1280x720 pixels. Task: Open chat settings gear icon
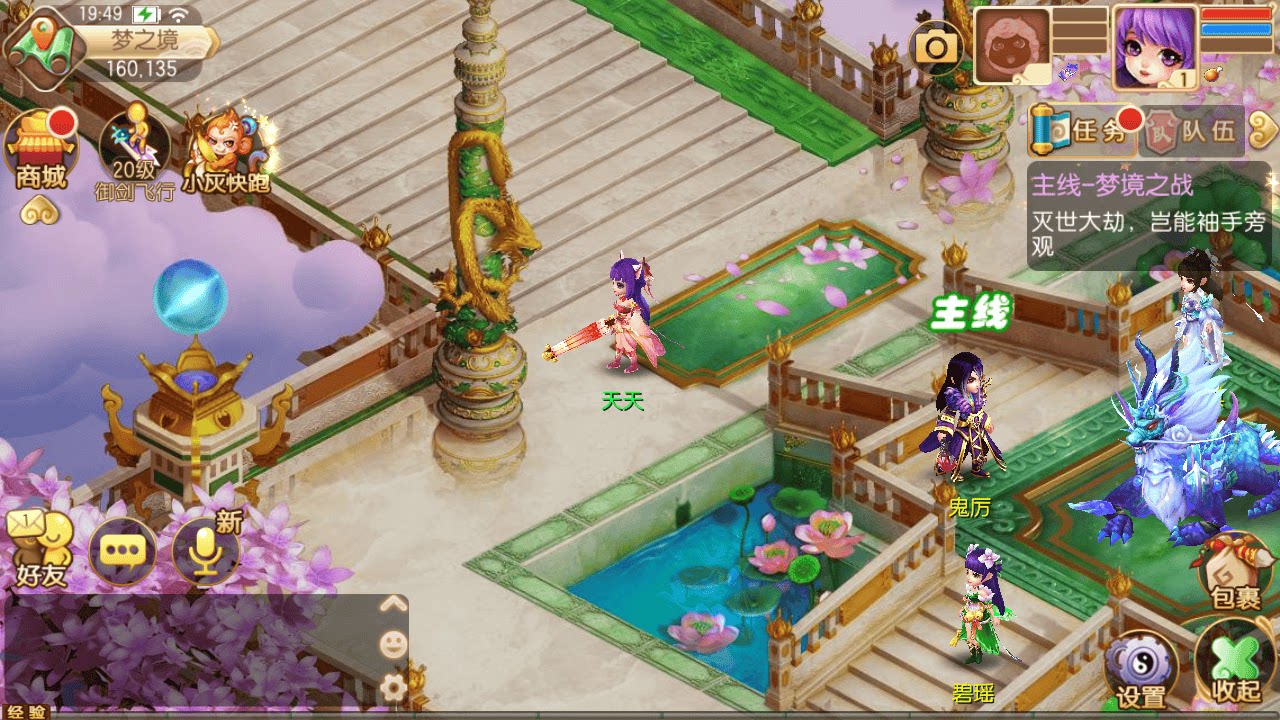pos(393,686)
